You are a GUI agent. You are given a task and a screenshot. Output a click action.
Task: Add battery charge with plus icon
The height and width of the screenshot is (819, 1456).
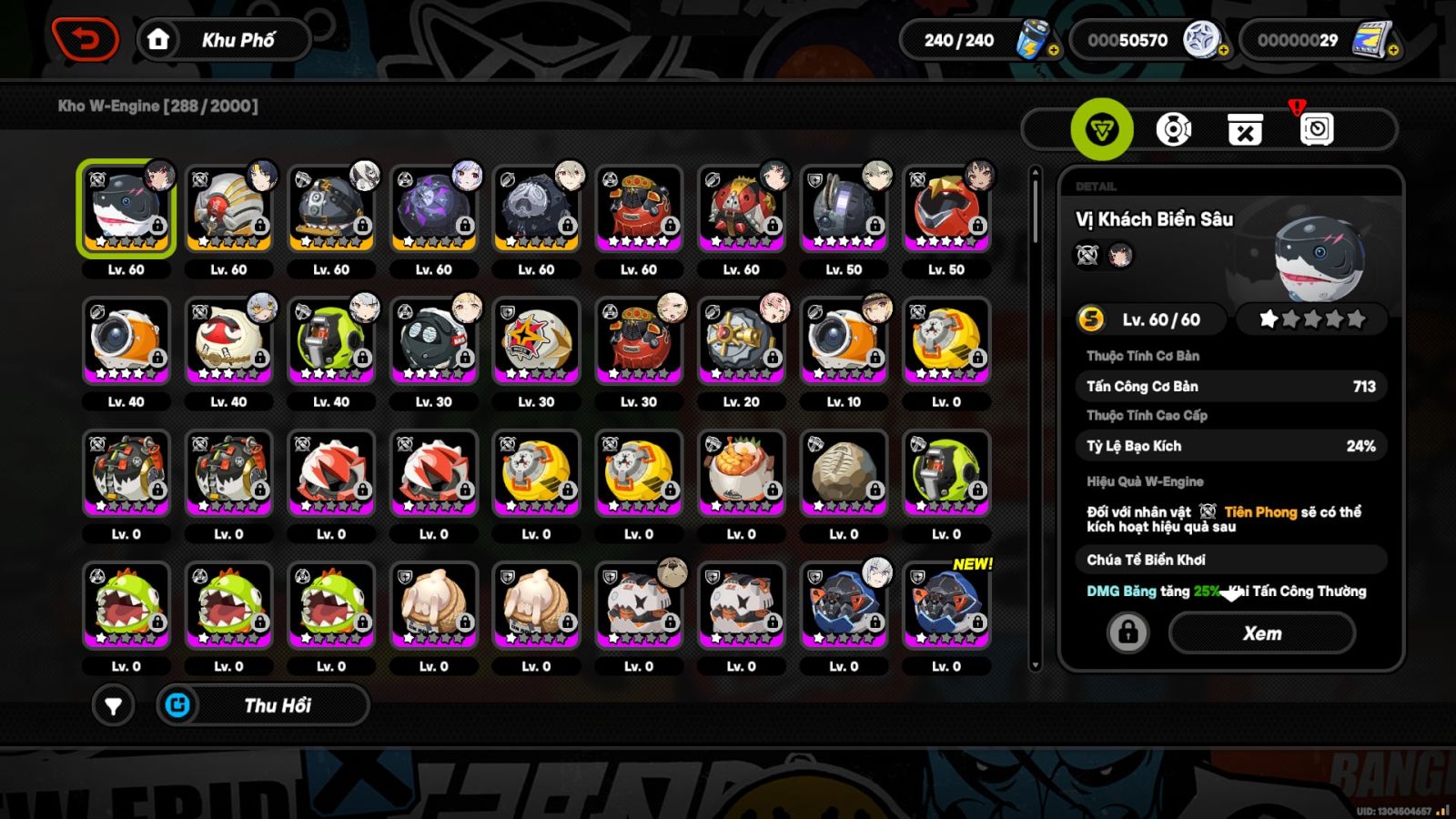point(1053,51)
